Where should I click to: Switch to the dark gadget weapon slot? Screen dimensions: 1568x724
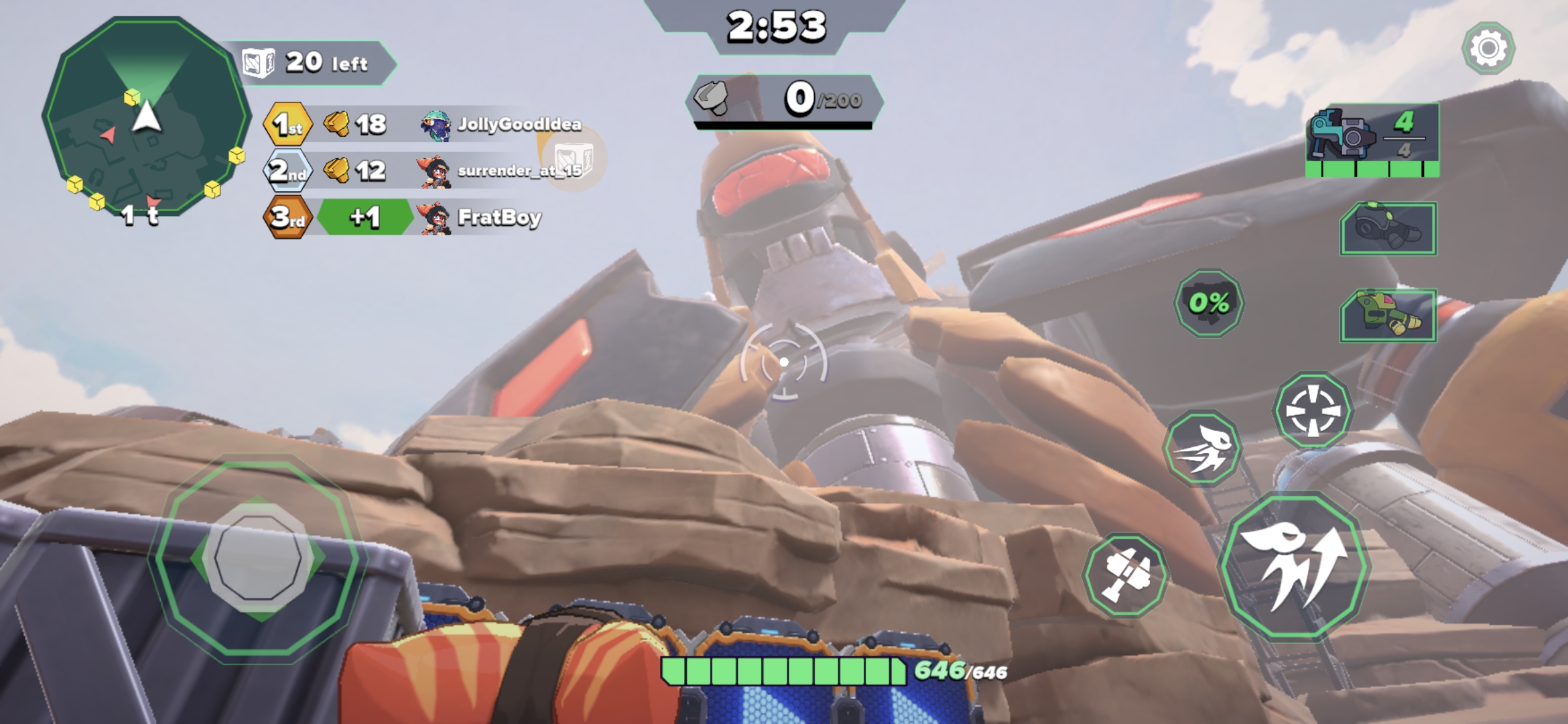1388,229
